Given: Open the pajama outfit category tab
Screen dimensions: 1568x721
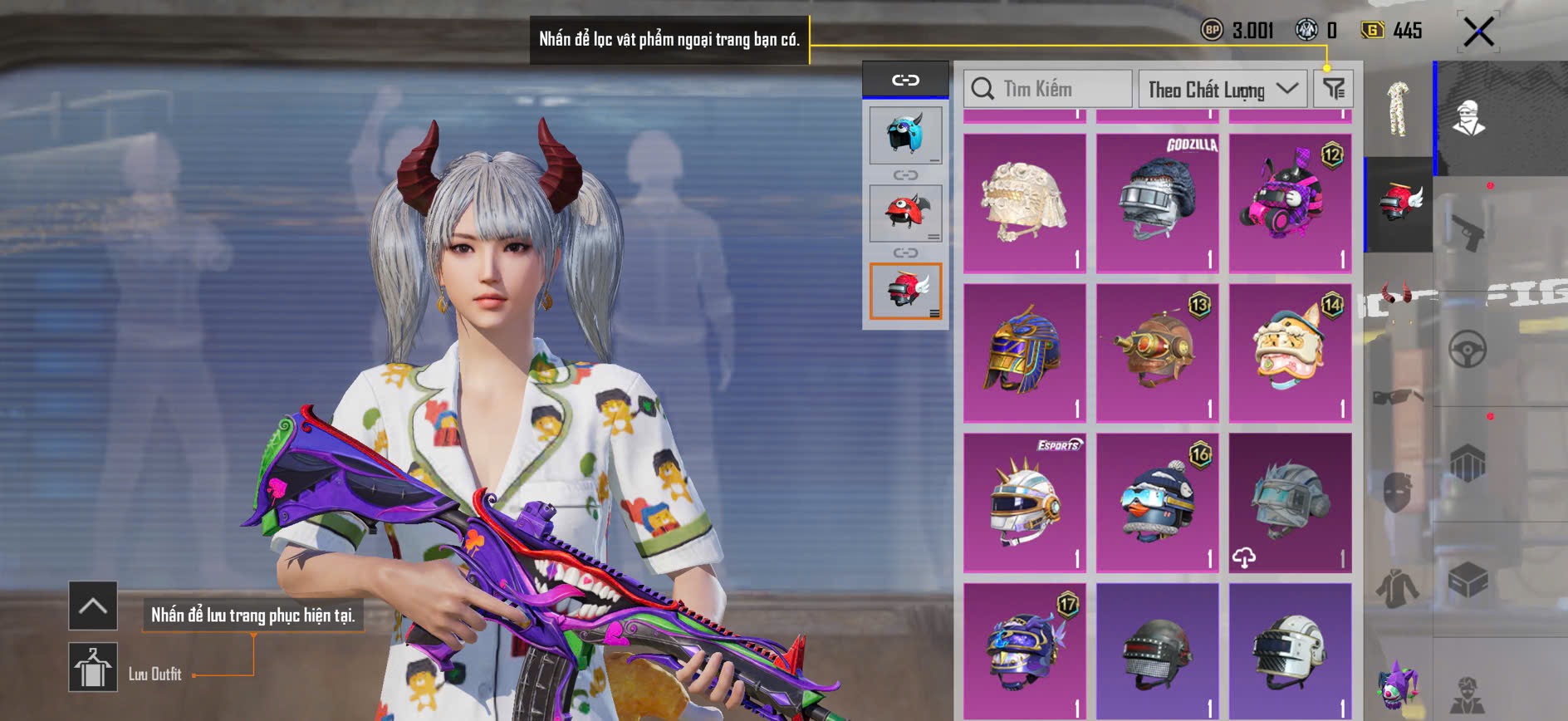Looking at the screenshot, I should tap(1399, 109).
